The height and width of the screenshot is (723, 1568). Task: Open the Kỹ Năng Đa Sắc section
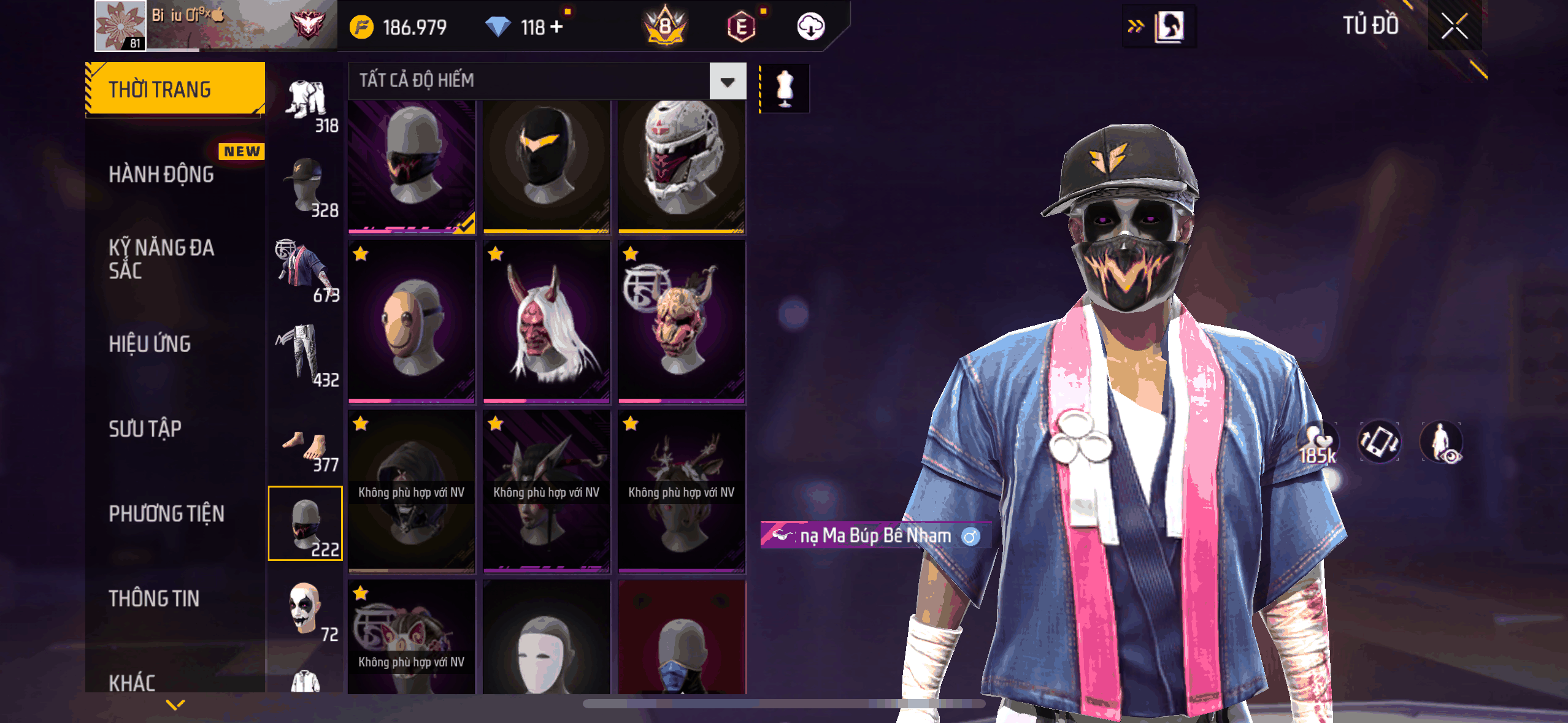(161, 259)
